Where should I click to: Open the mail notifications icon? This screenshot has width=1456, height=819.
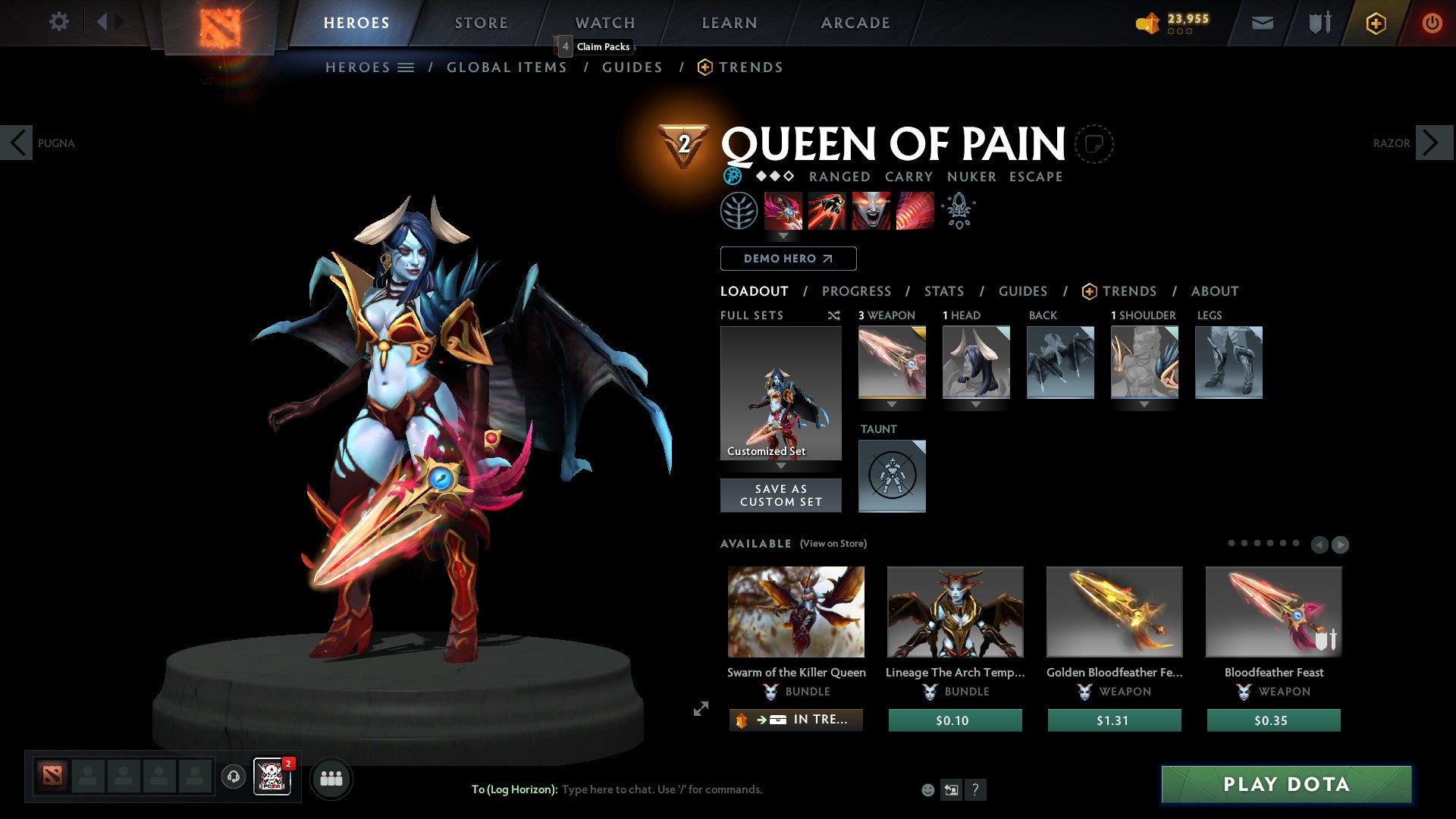click(1262, 23)
